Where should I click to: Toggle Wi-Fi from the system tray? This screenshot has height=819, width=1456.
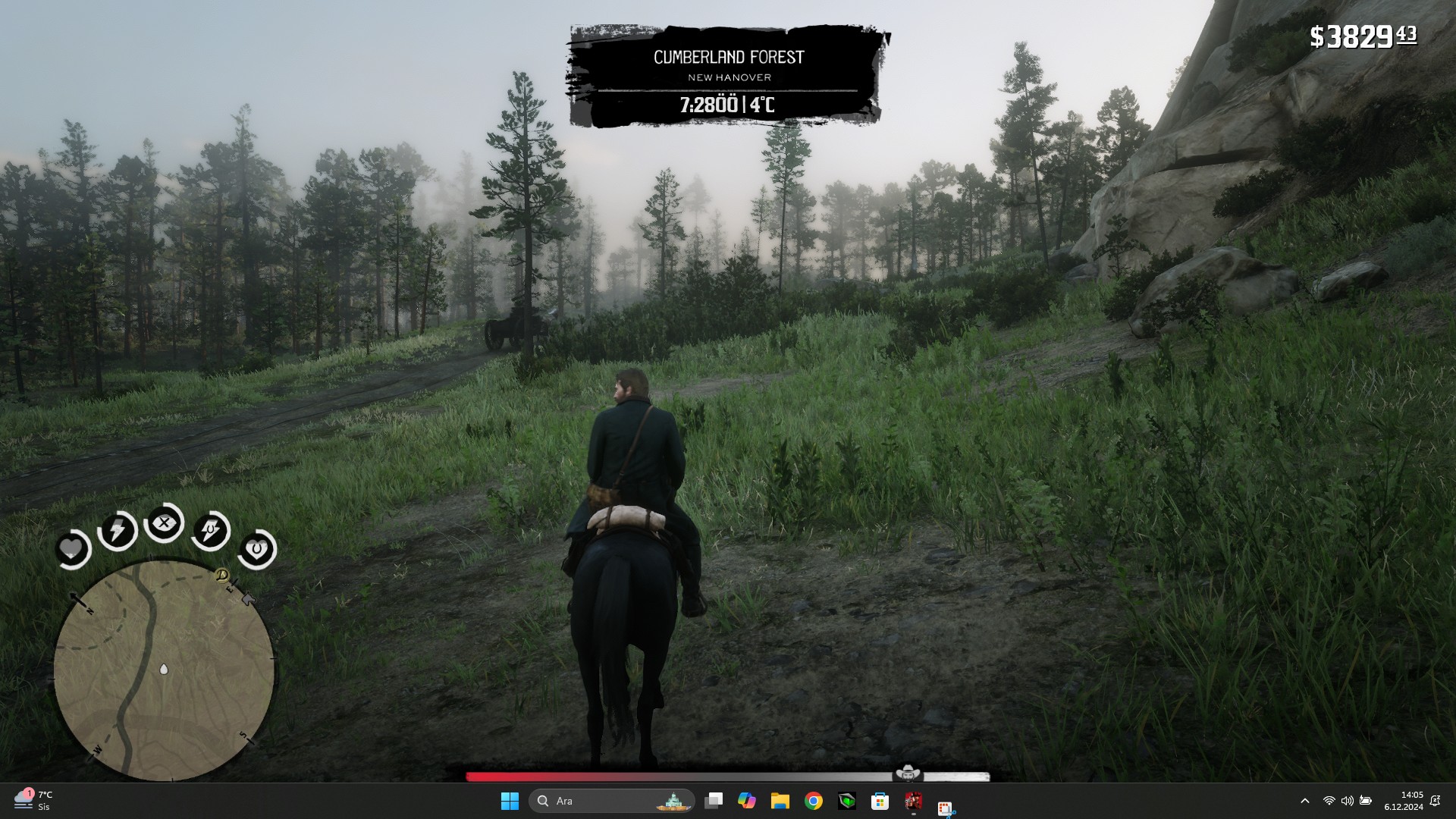click(x=1330, y=801)
